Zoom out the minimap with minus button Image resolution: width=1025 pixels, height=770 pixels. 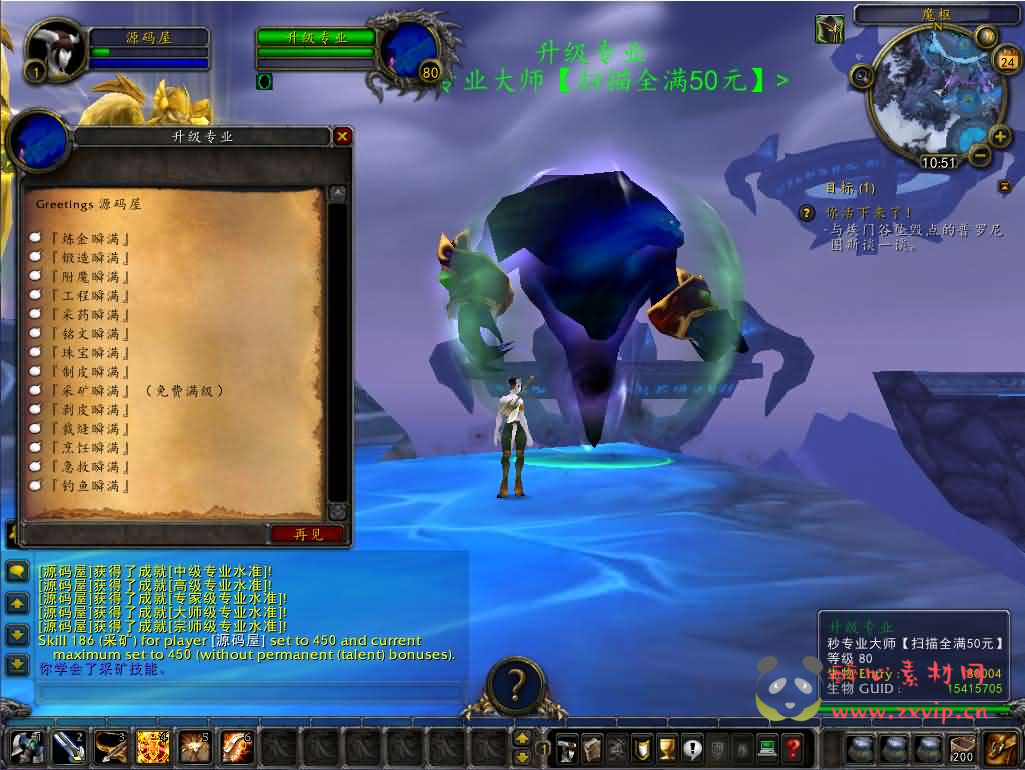[980, 155]
